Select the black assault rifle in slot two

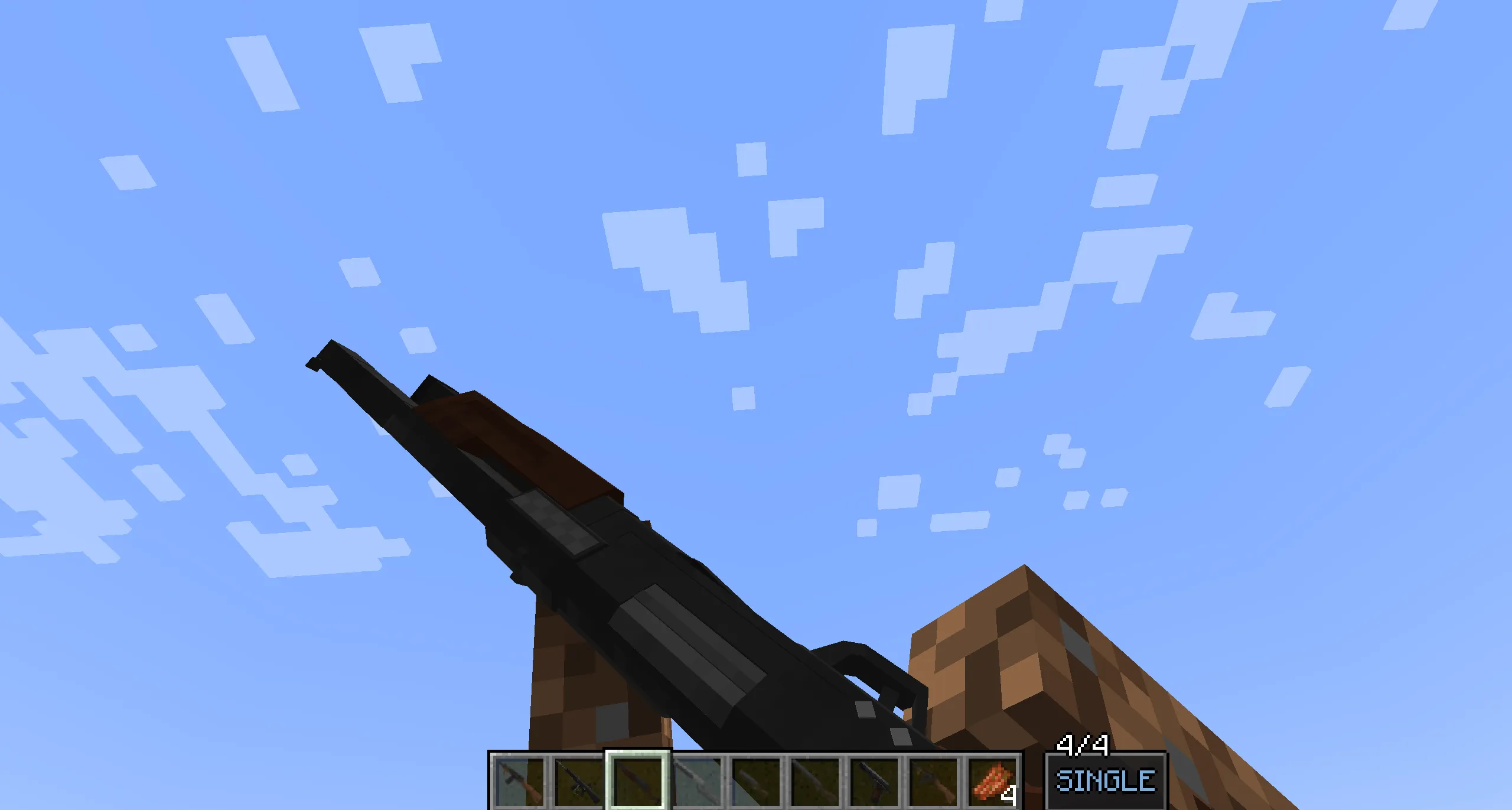578,783
